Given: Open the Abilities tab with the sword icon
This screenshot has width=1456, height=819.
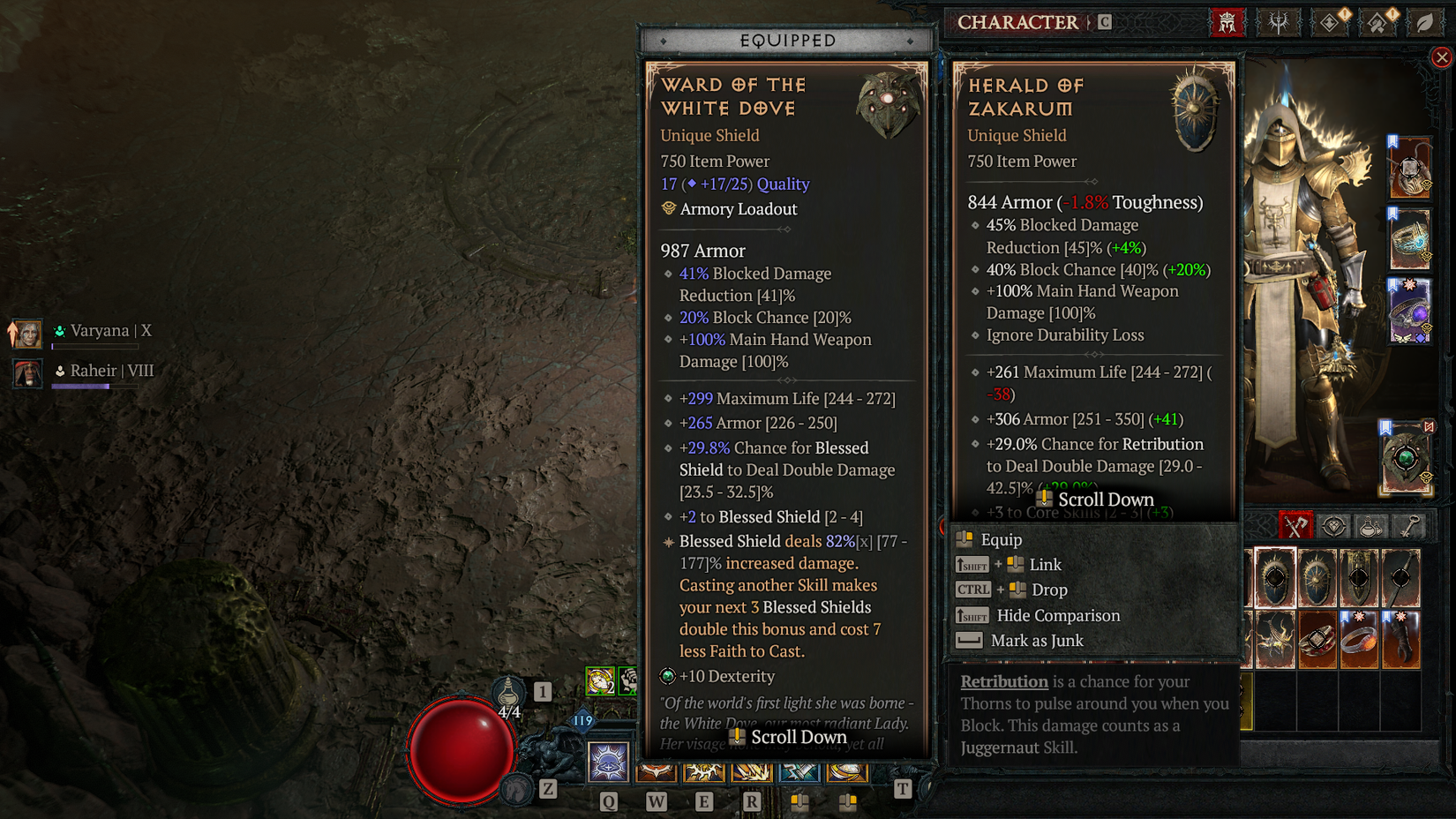Looking at the screenshot, I should (x=1279, y=22).
